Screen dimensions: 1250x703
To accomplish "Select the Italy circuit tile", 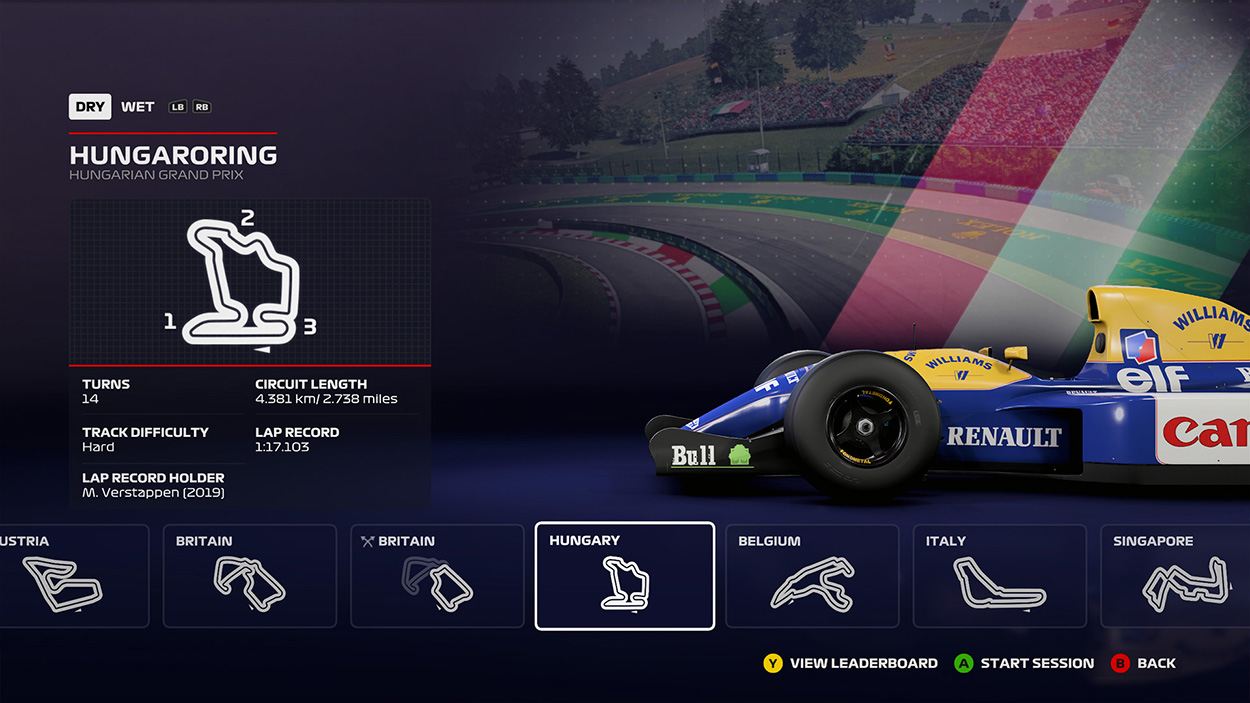I will pyautogui.click(x=999, y=576).
